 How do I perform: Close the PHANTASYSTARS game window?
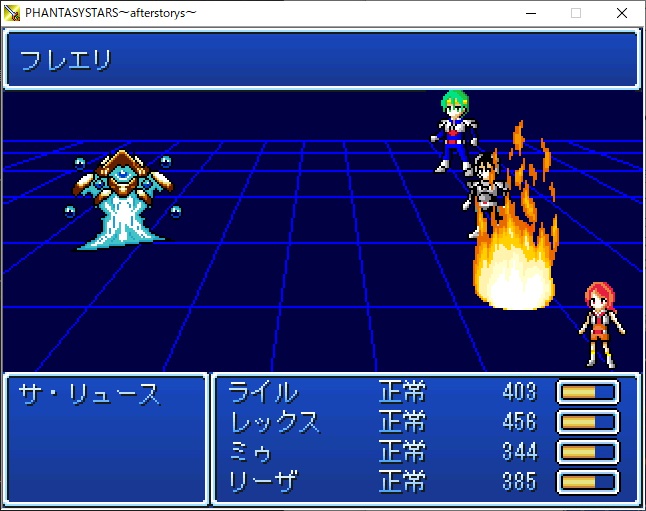pos(622,13)
